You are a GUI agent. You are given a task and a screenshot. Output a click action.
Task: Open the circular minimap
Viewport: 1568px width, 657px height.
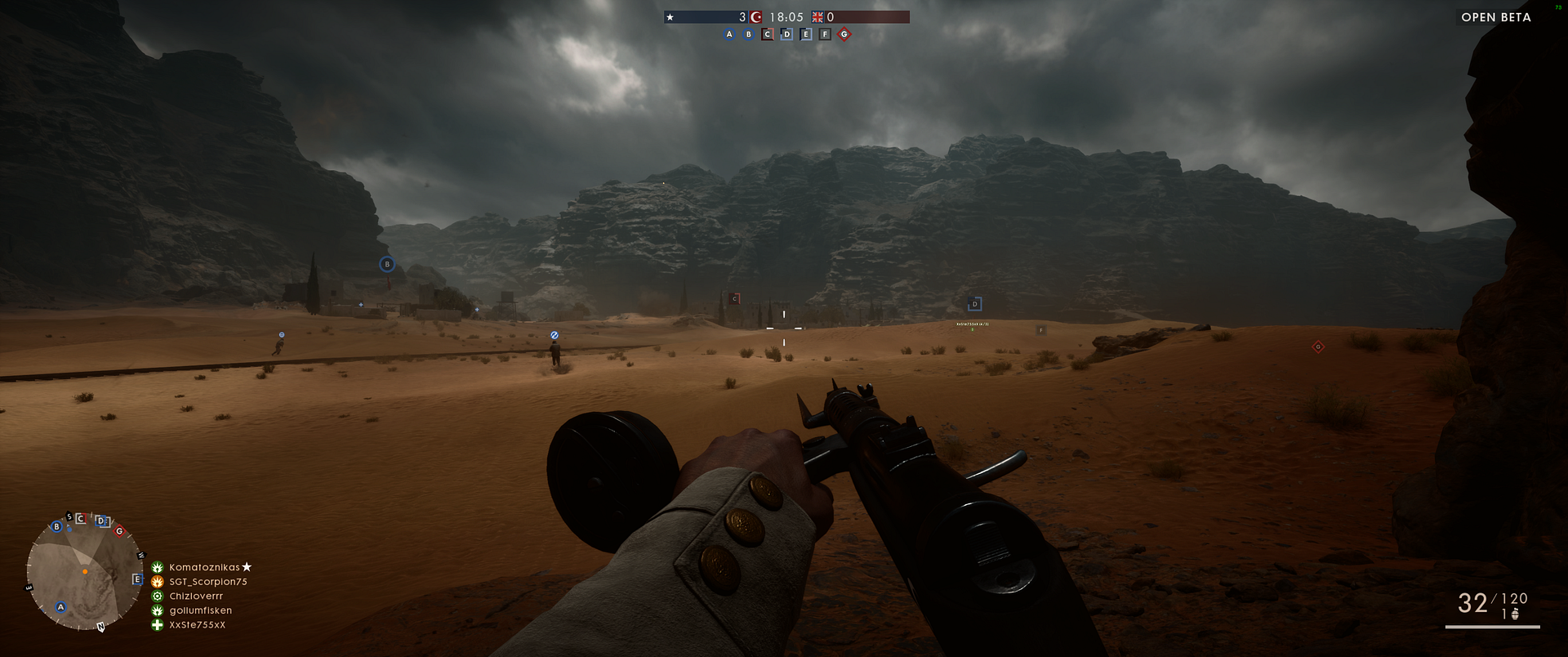click(x=83, y=573)
